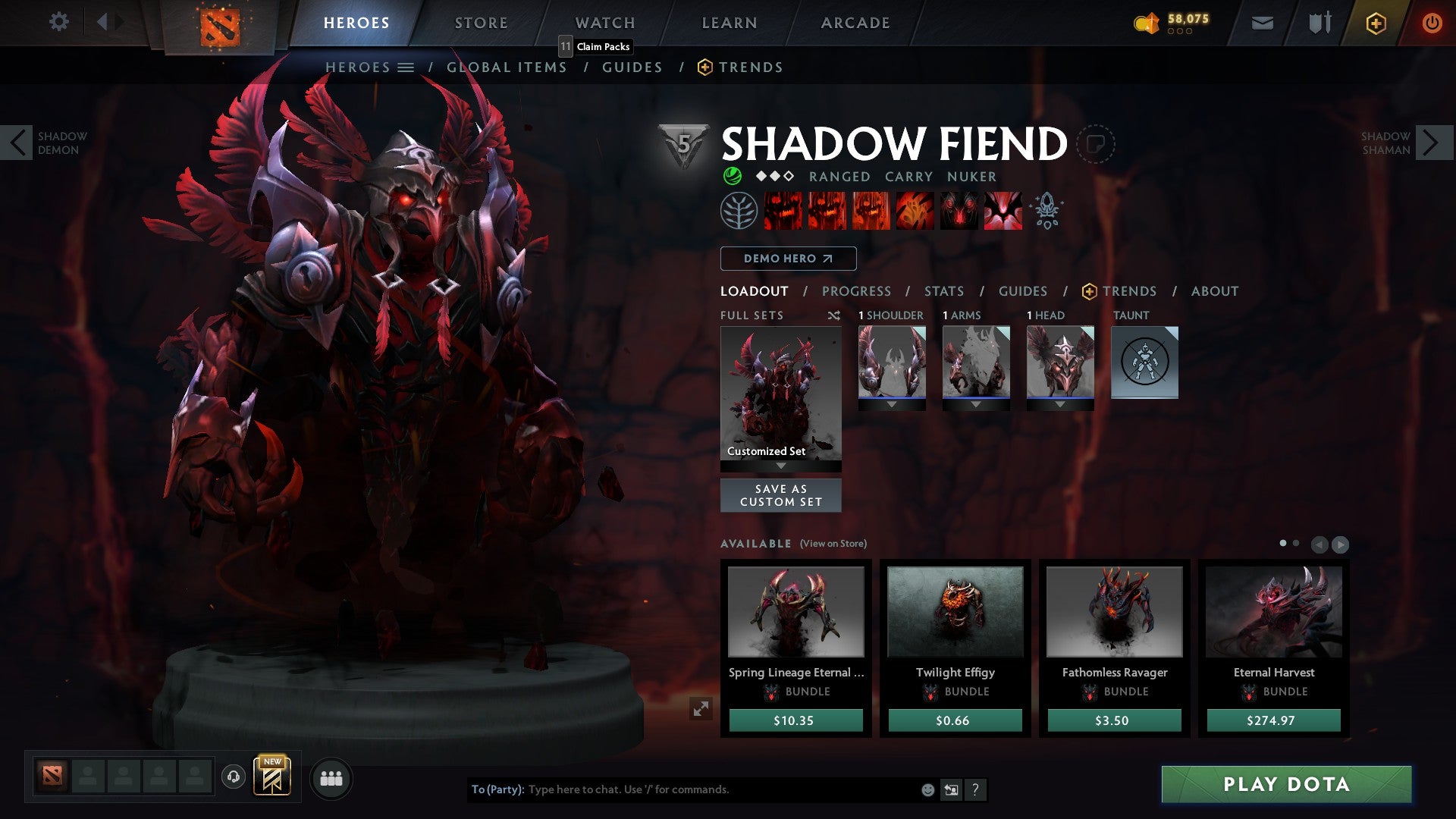Click the Dota Plus hexagon icon

tap(1375, 24)
